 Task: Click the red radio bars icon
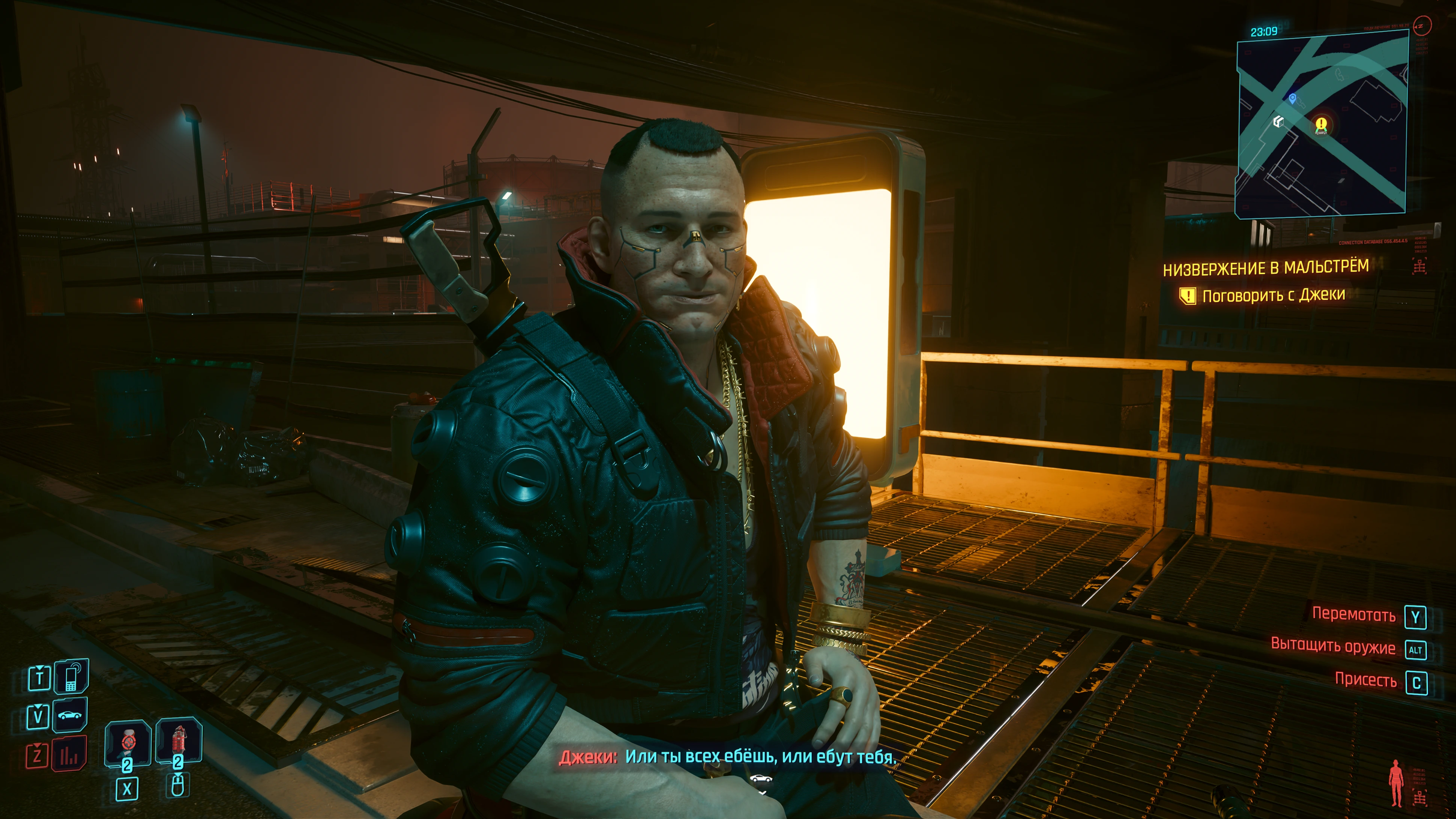point(69,754)
